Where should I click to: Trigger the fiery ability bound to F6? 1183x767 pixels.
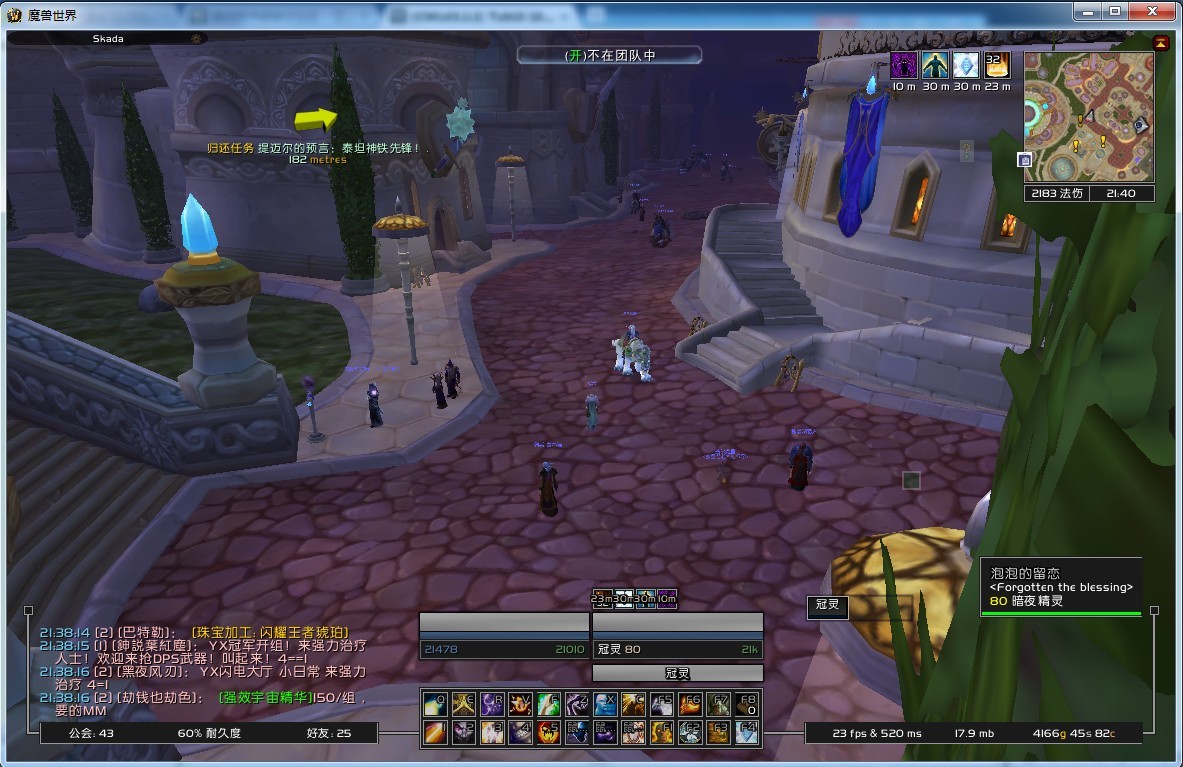tap(691, 704)
